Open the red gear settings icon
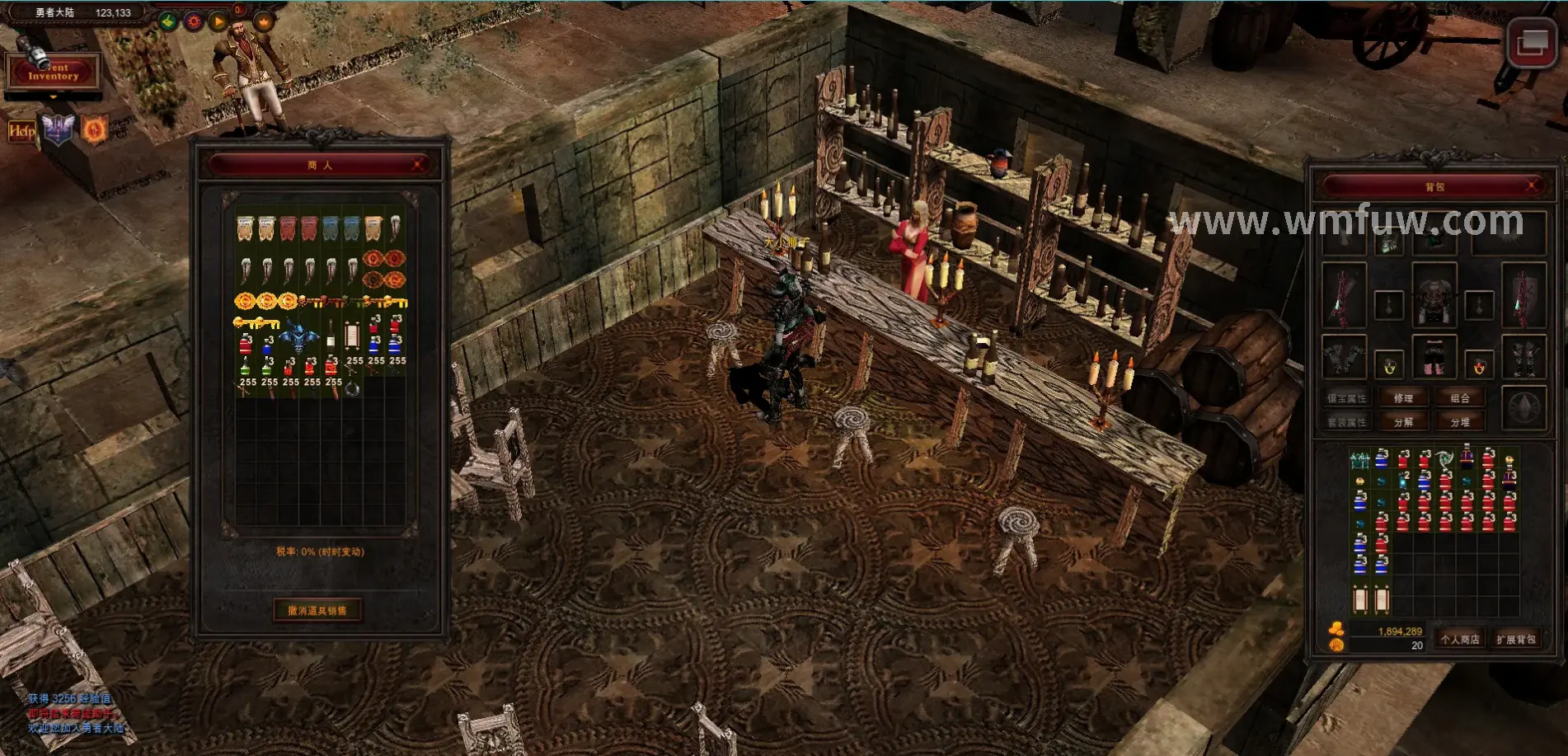Screen dimensions: 1568x756 tap(194, 21)
